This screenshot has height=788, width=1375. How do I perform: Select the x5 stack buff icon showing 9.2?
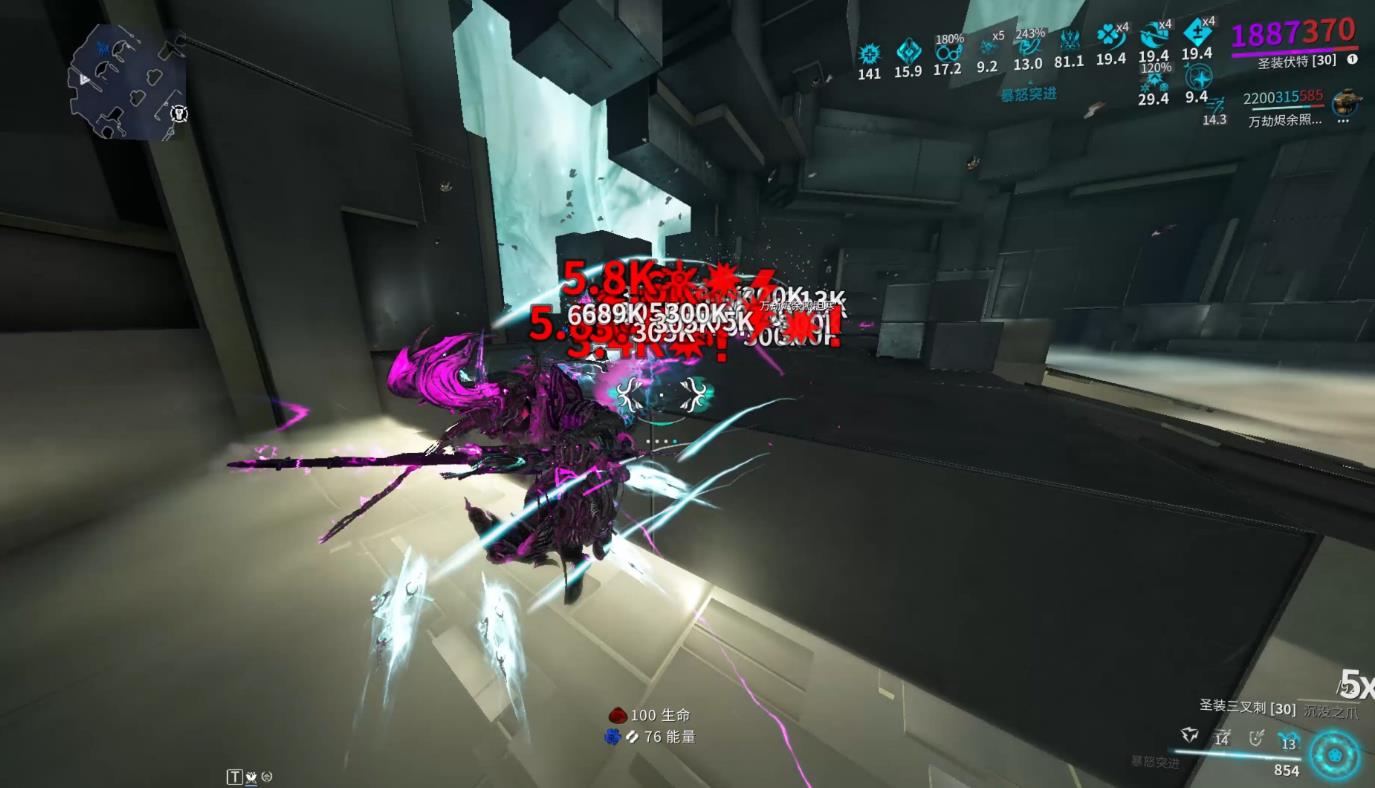(x=989, y=48)
